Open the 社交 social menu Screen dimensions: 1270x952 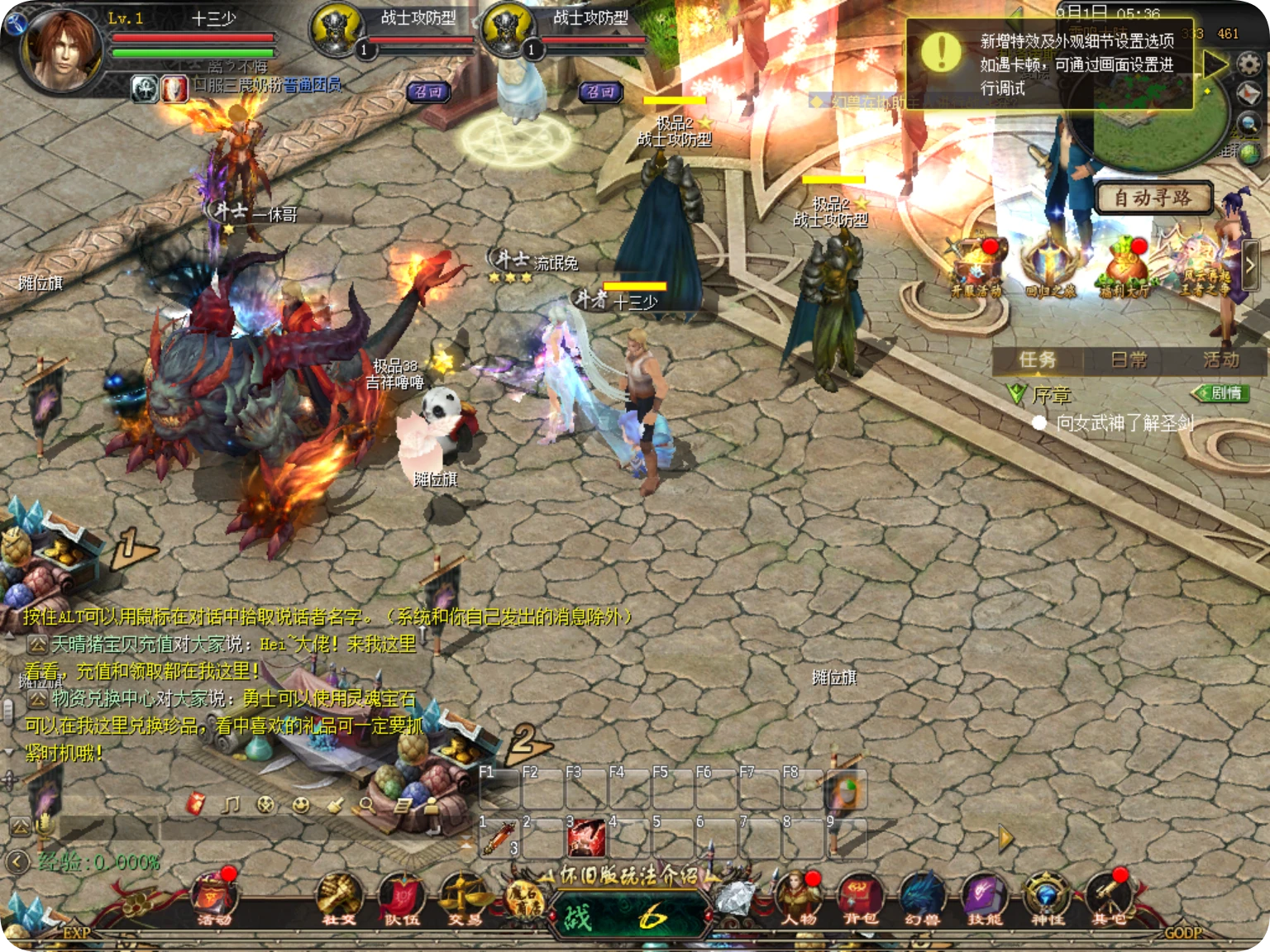tap(338, 897)
